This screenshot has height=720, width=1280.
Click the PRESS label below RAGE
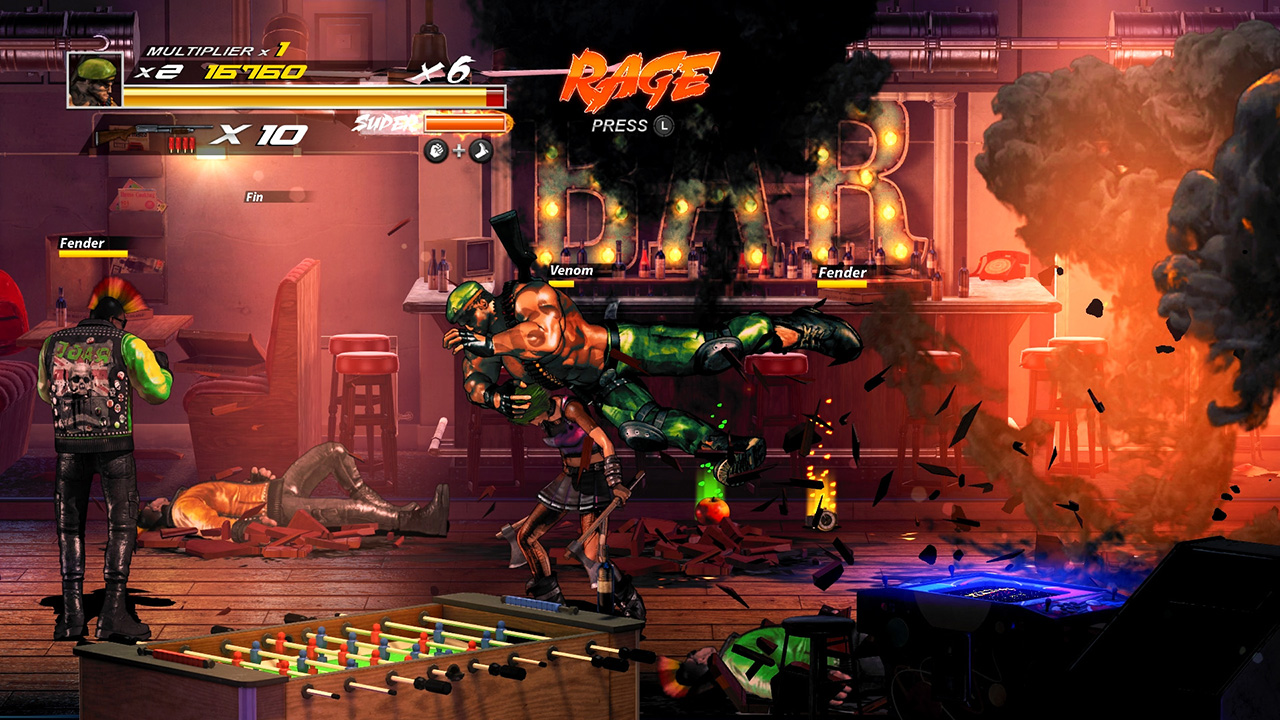tap(622, 127)
